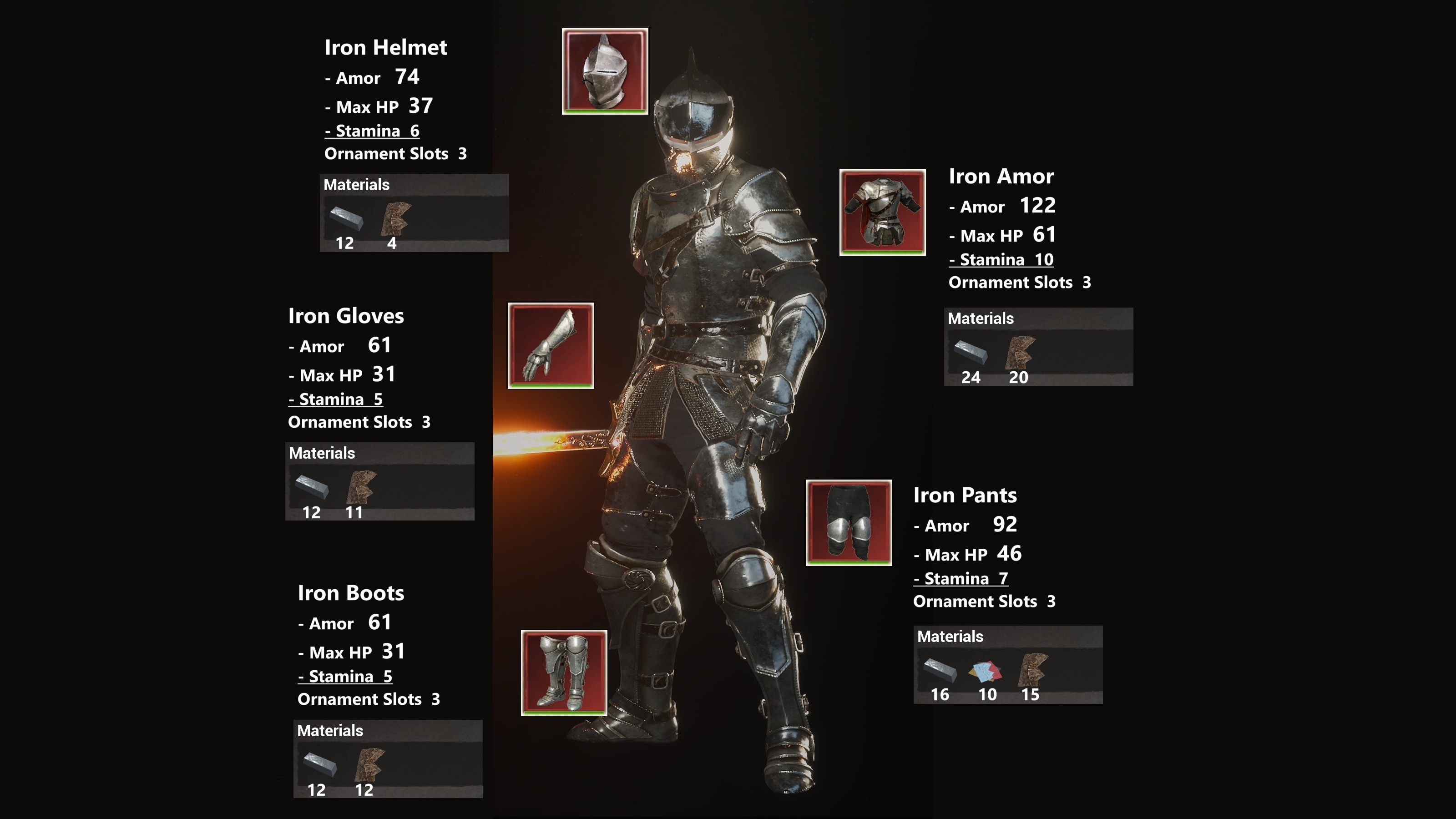Select the leather hide in Iron Amor materials
1456x819 pixels.
1020,352
